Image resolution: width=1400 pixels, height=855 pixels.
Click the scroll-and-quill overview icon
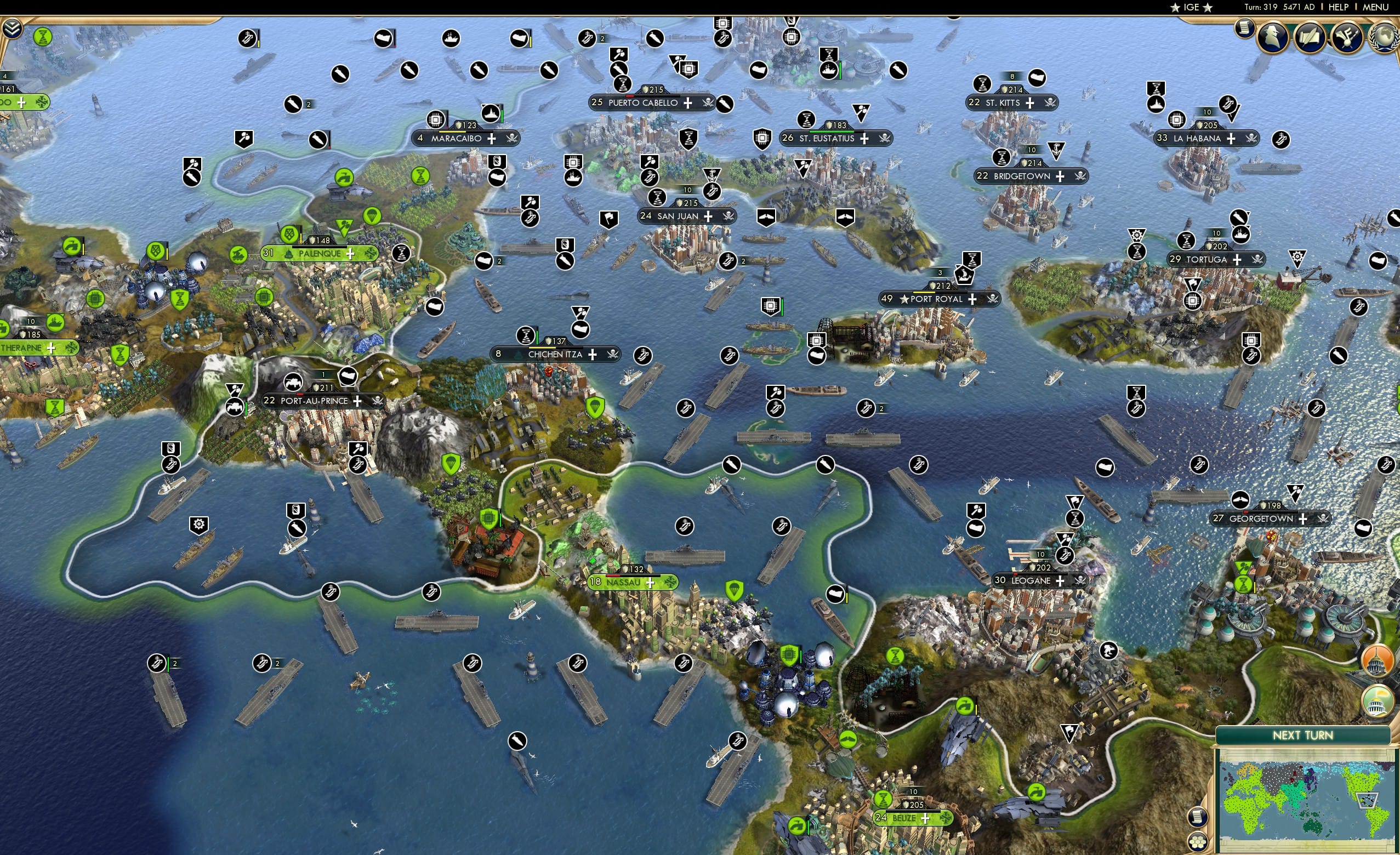1311,37
